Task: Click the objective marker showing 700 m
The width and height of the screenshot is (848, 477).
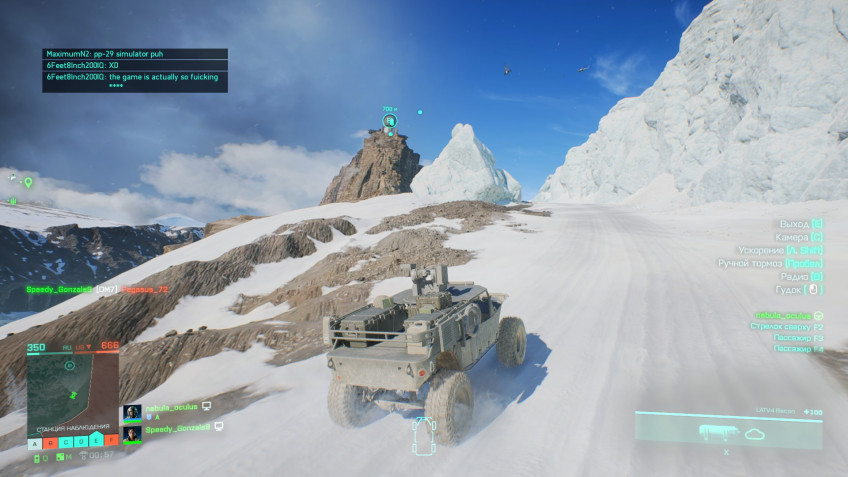Action: (390, 122)
